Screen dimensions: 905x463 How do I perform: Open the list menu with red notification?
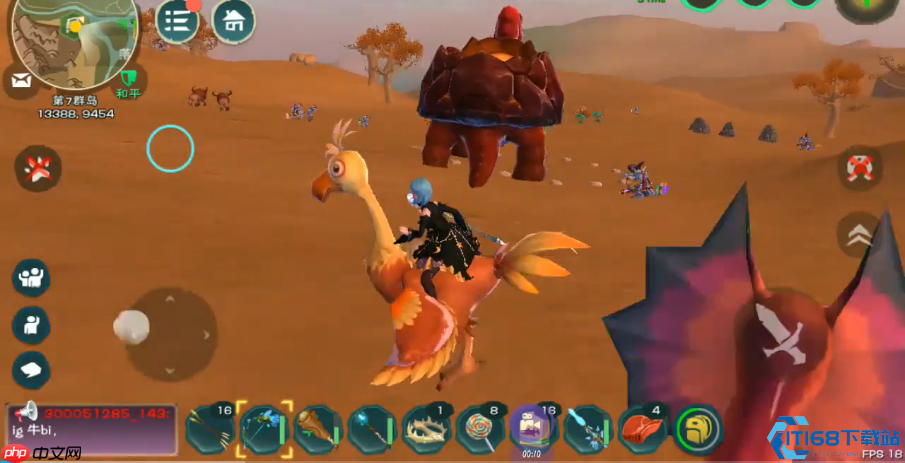click(179, 21)
